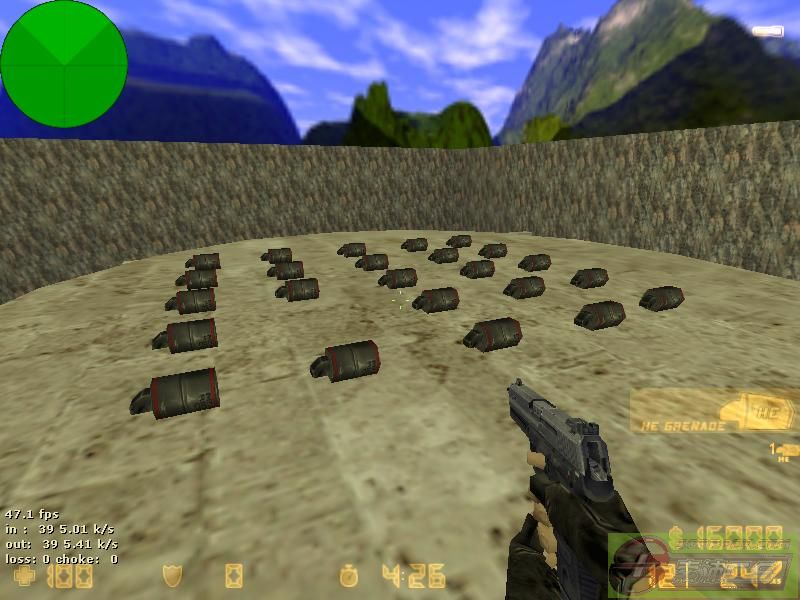Screen dimensions: 800x600
Task: Select the HE Grenade weapon pickup panel
Action: pos(712,412)
